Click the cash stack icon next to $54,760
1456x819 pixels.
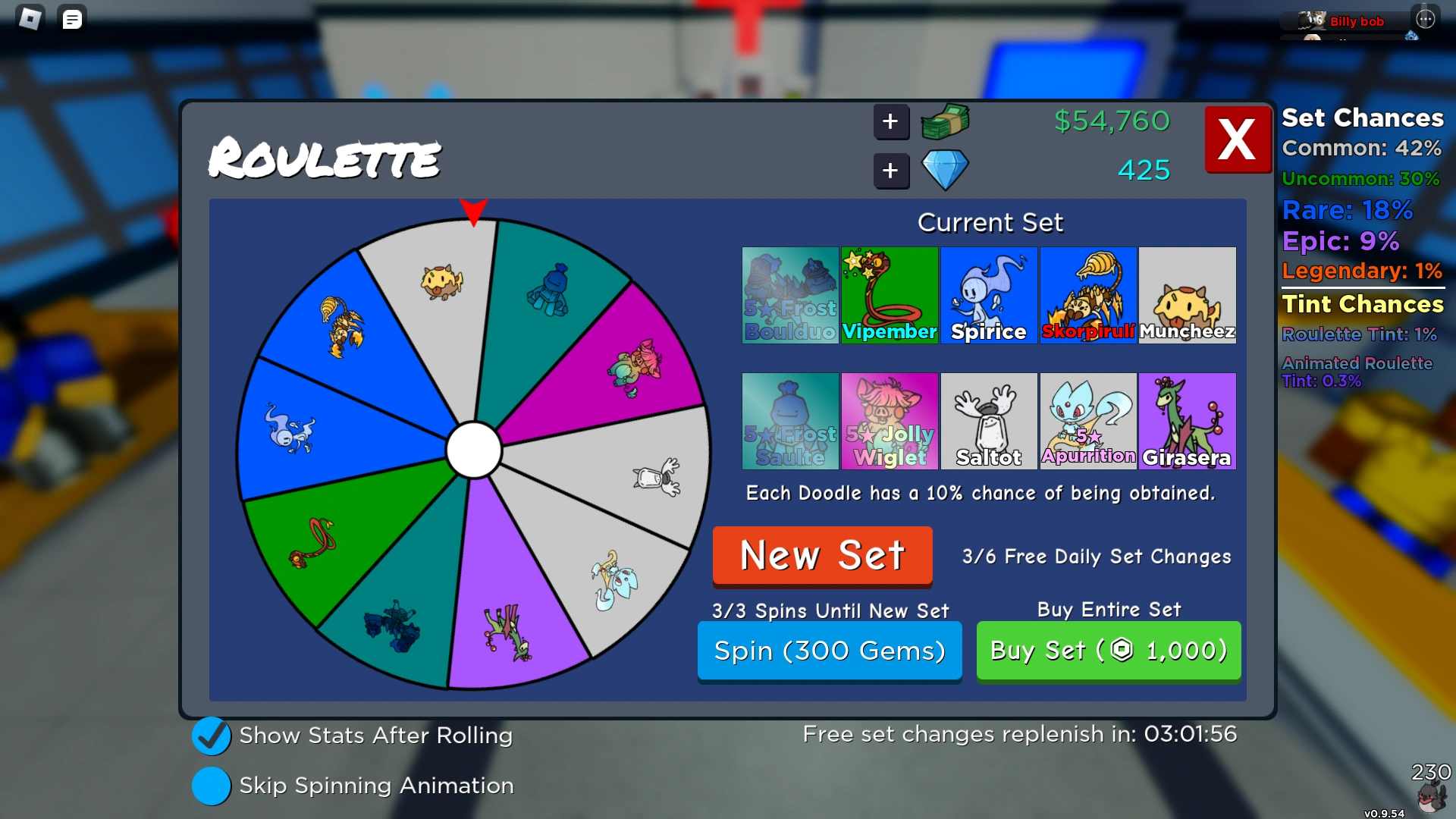point(944,121)
